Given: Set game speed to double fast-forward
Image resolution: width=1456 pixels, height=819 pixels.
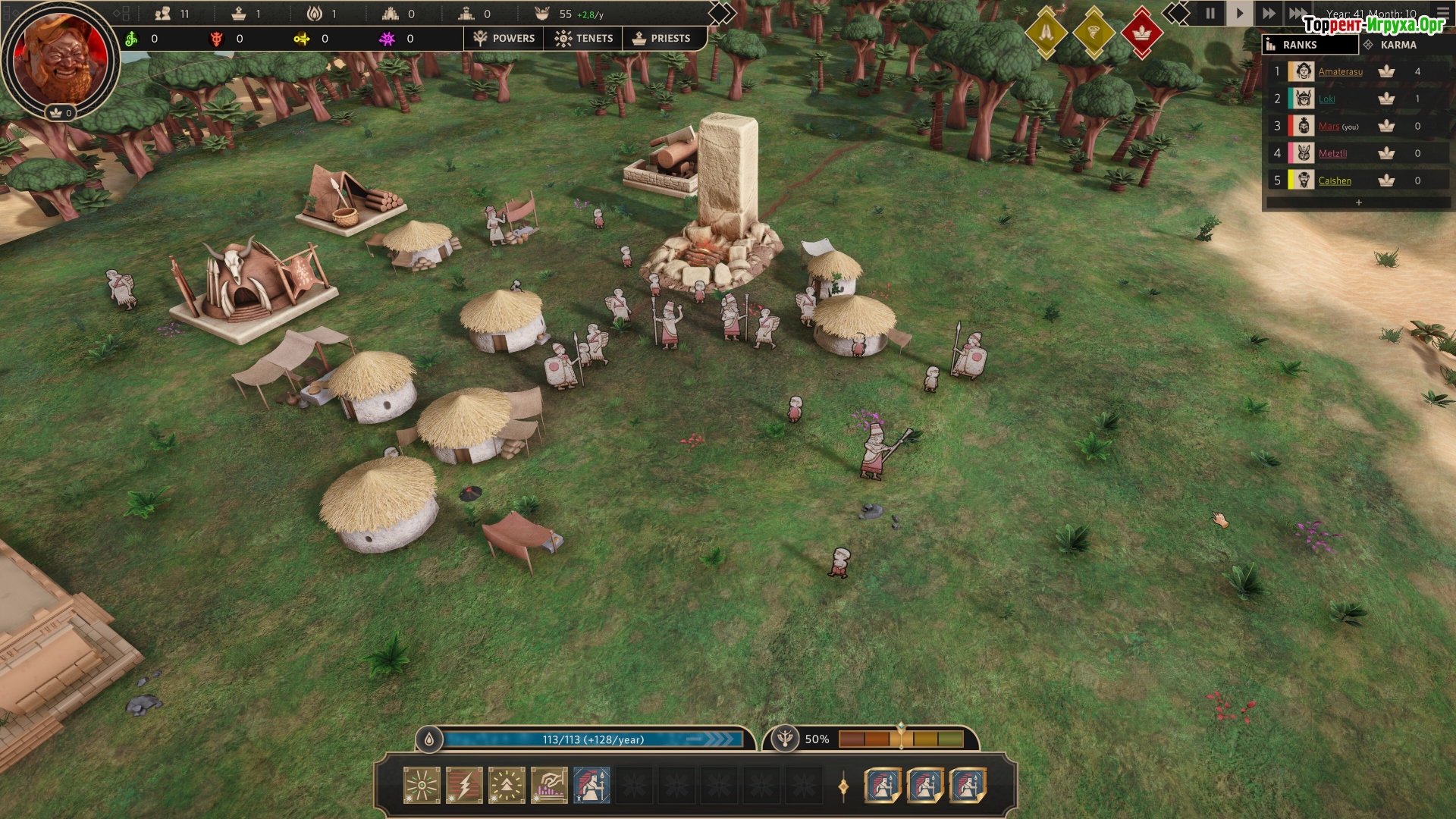Looking at the screenshot, I should pos(1268,14).
